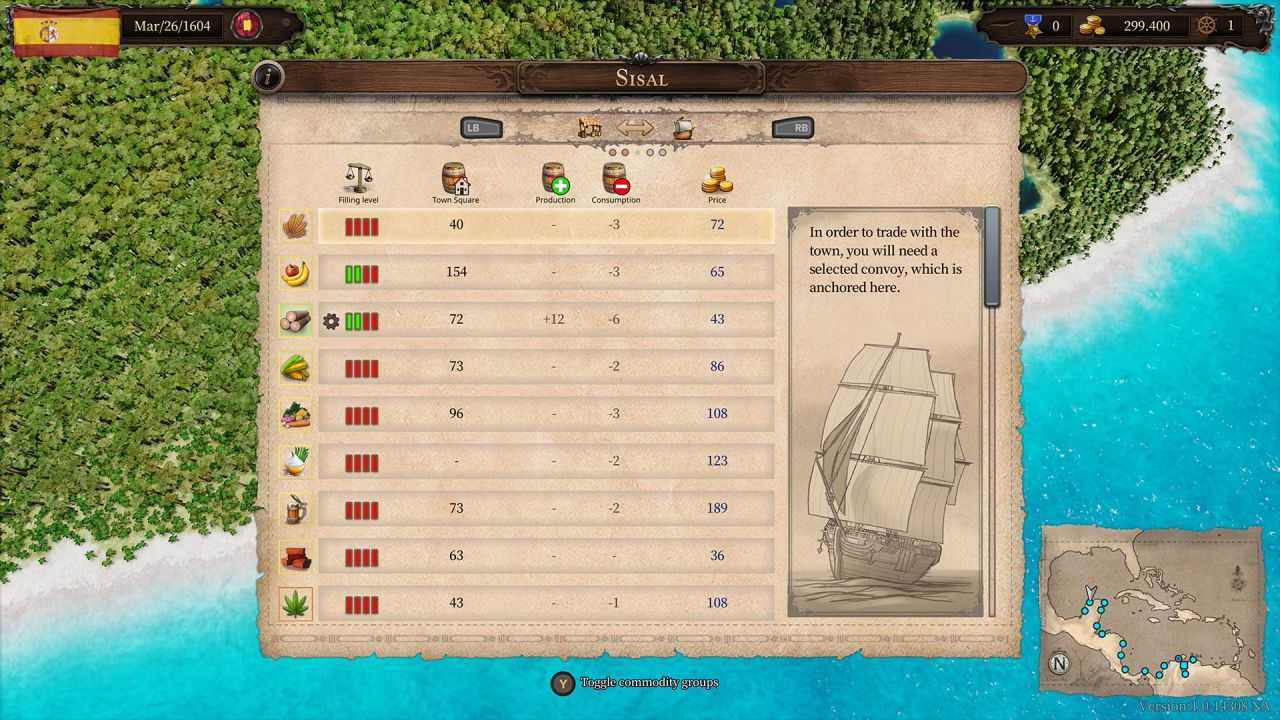Viewport: 1280px width, 720px height.
Task: Select the Consumption barrel icon with red minus
Action: pyautogui.click(x=615, y=180)
